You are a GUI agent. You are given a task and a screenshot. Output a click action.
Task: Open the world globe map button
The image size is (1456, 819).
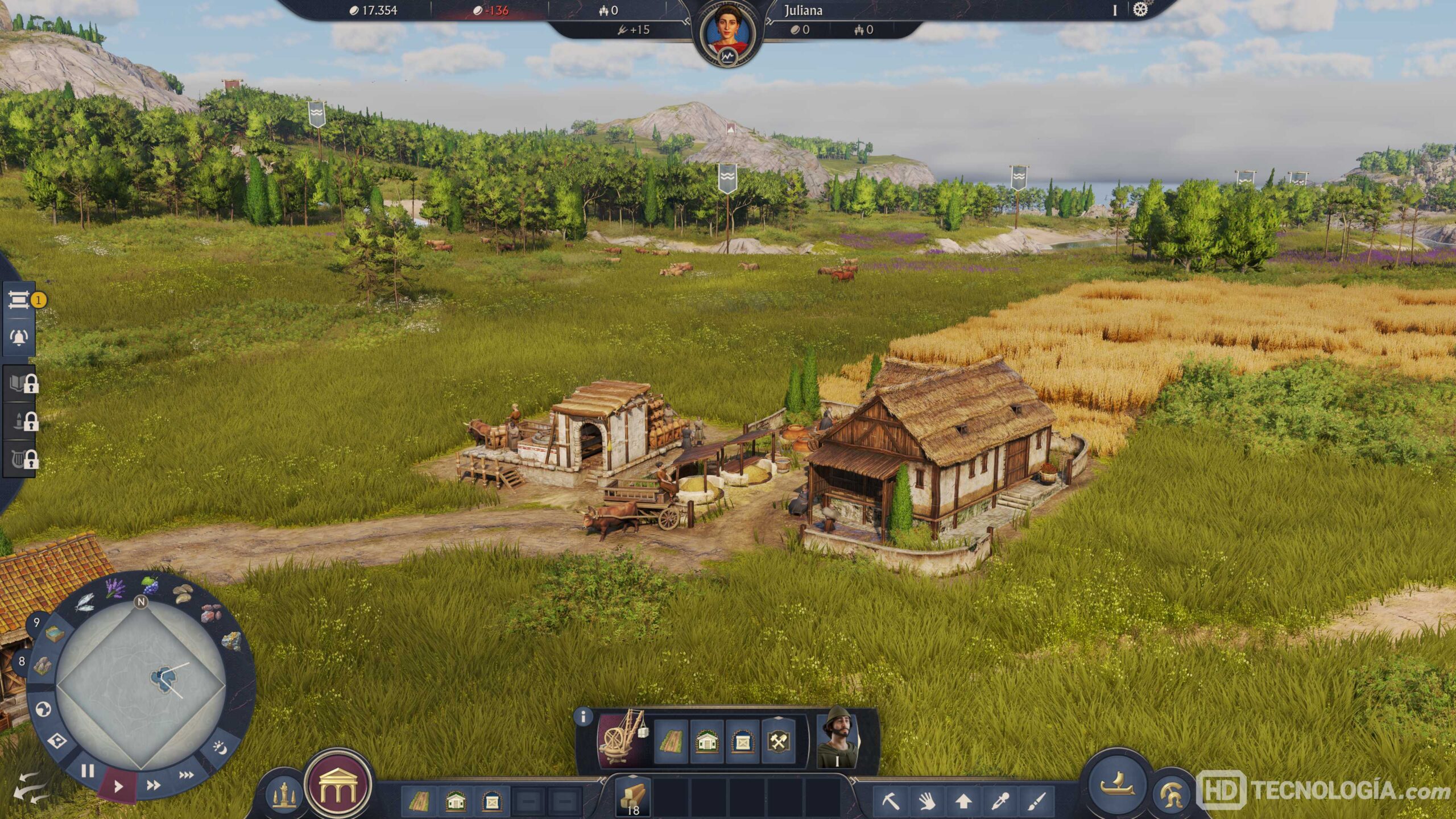pos(44,709)
